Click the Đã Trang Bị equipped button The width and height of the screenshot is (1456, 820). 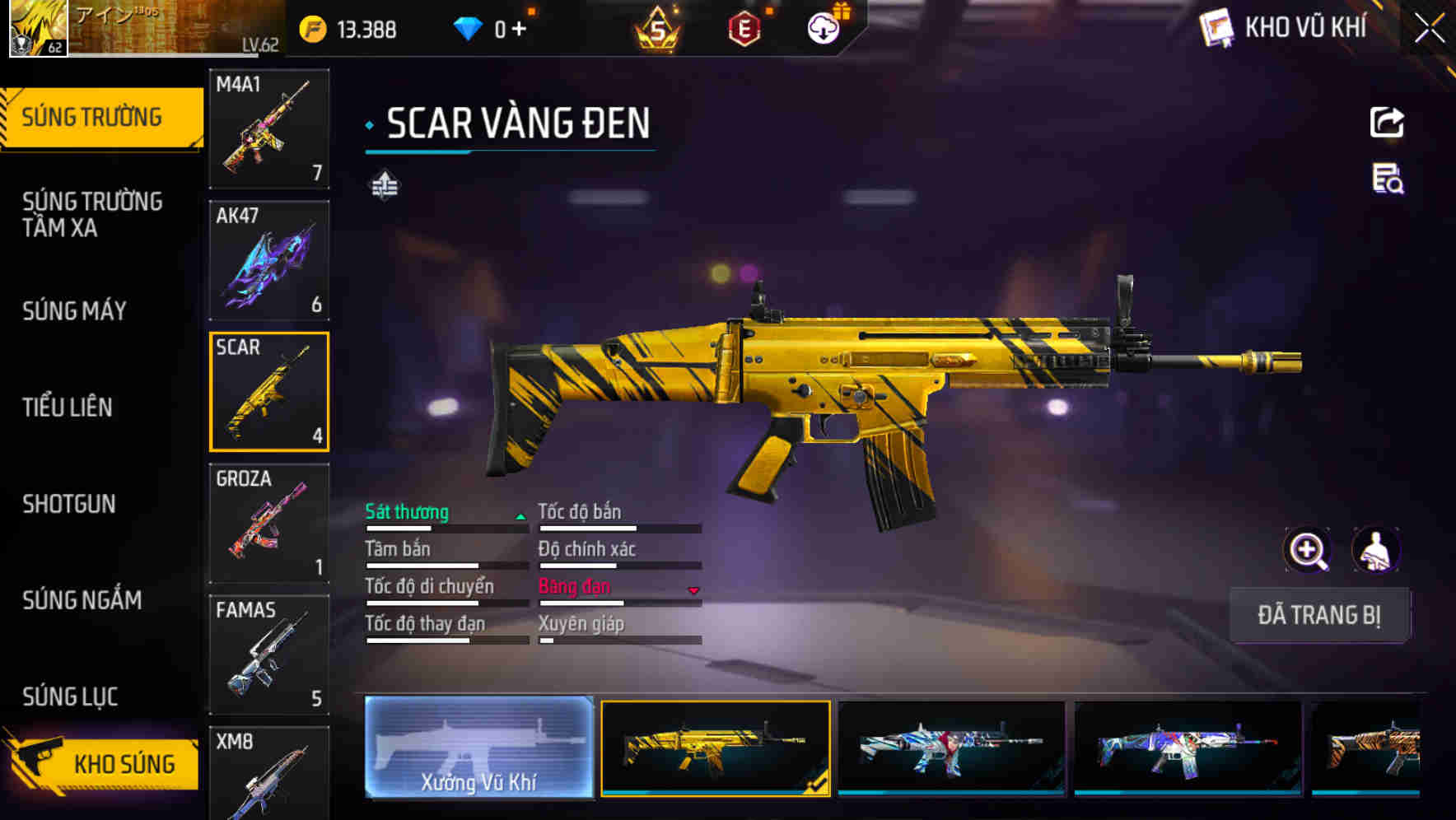click(1319, 615)
